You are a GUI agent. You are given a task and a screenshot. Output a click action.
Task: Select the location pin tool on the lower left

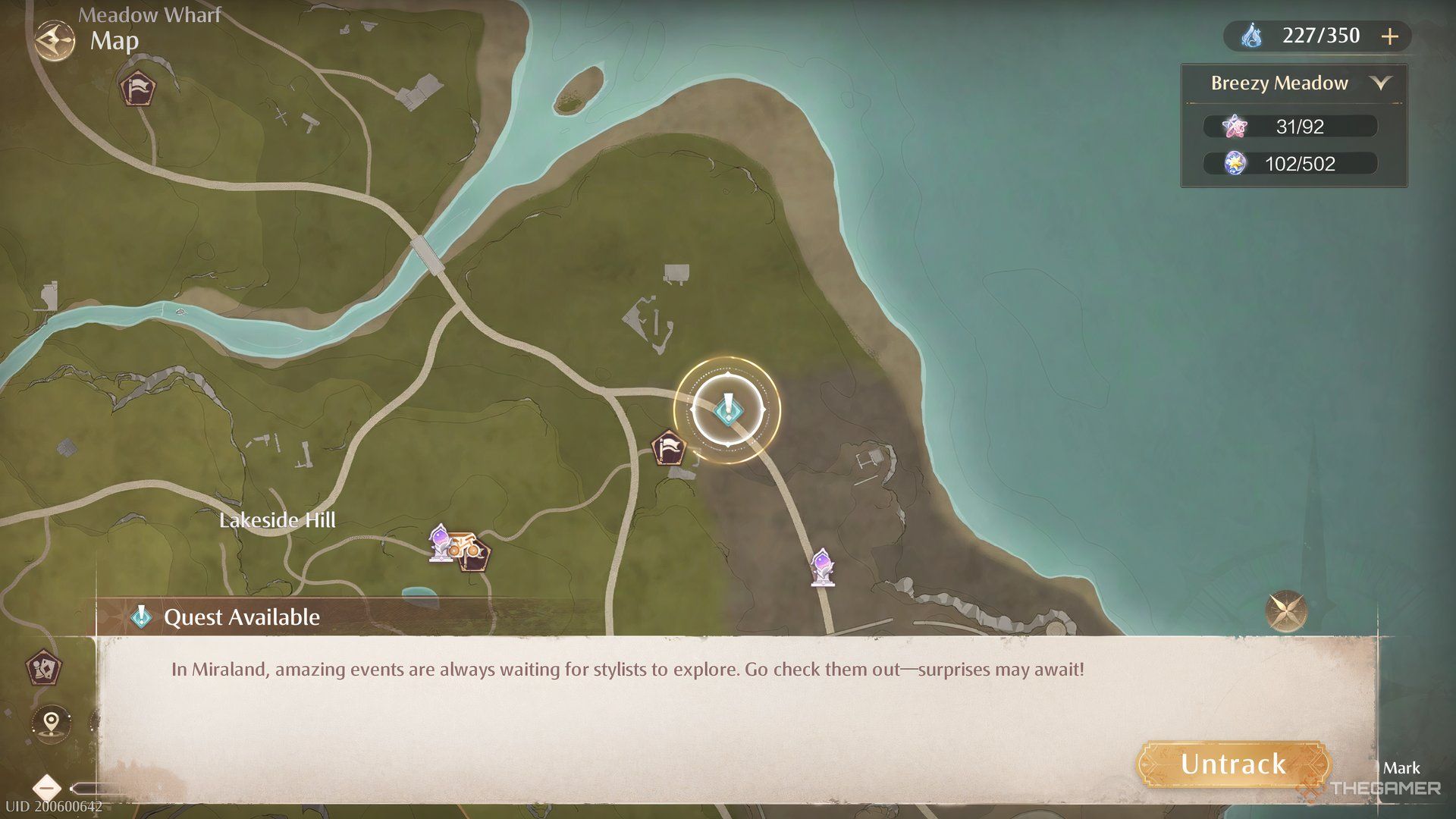pos(49,724)
